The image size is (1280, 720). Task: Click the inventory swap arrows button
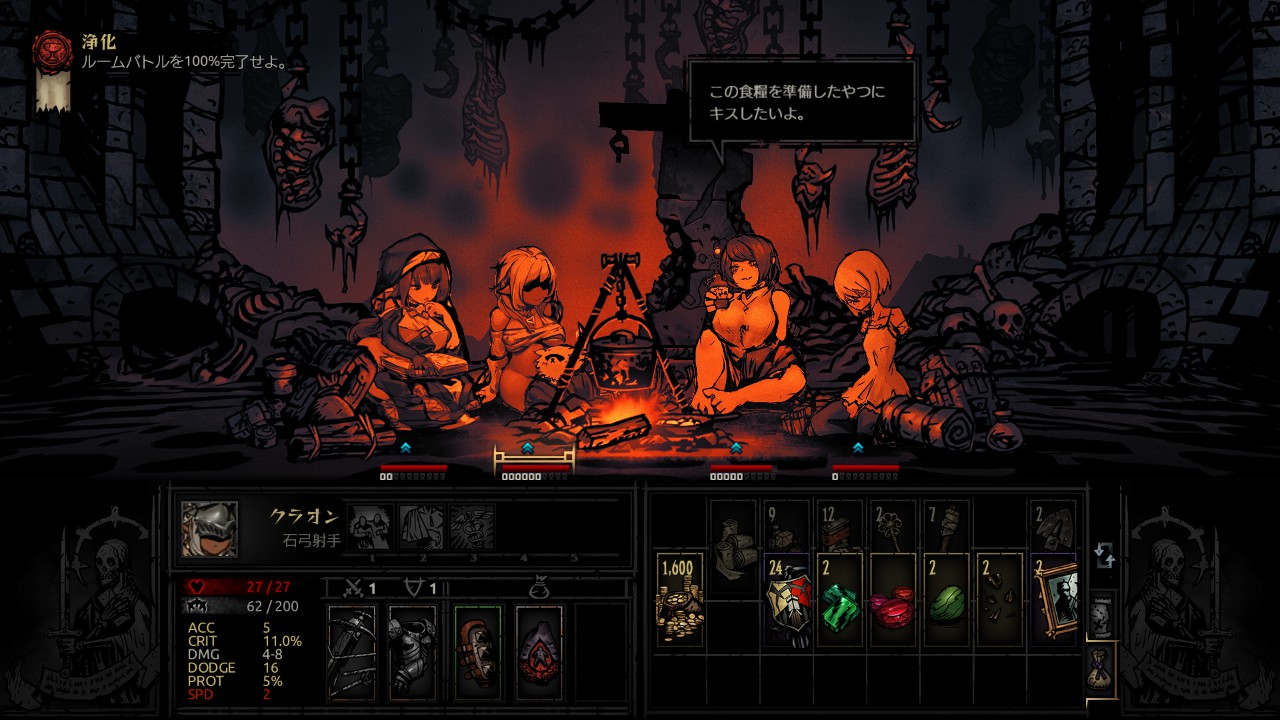[x=1104, y=555]
